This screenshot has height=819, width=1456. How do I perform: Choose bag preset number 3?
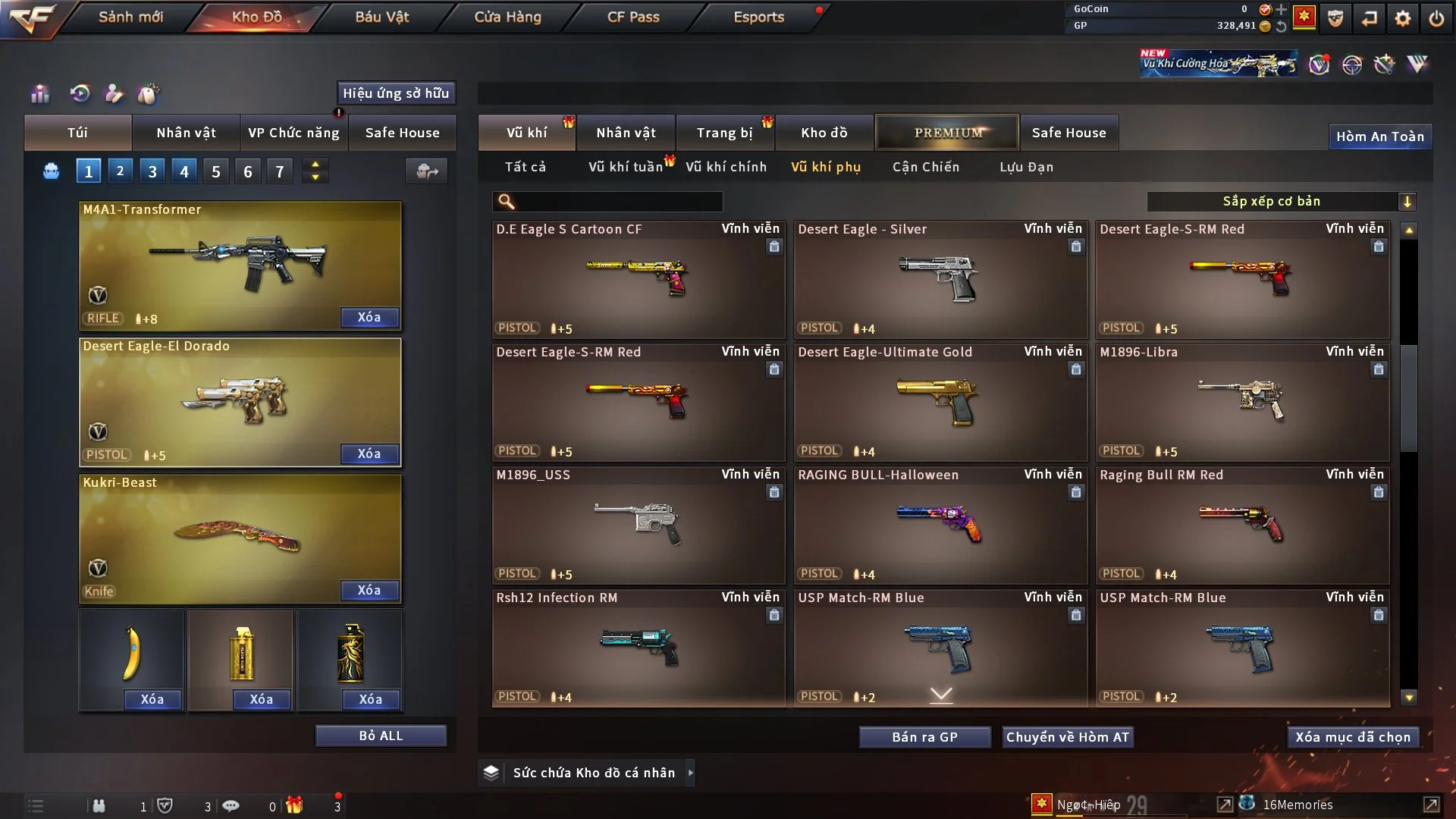click(152, 171)
